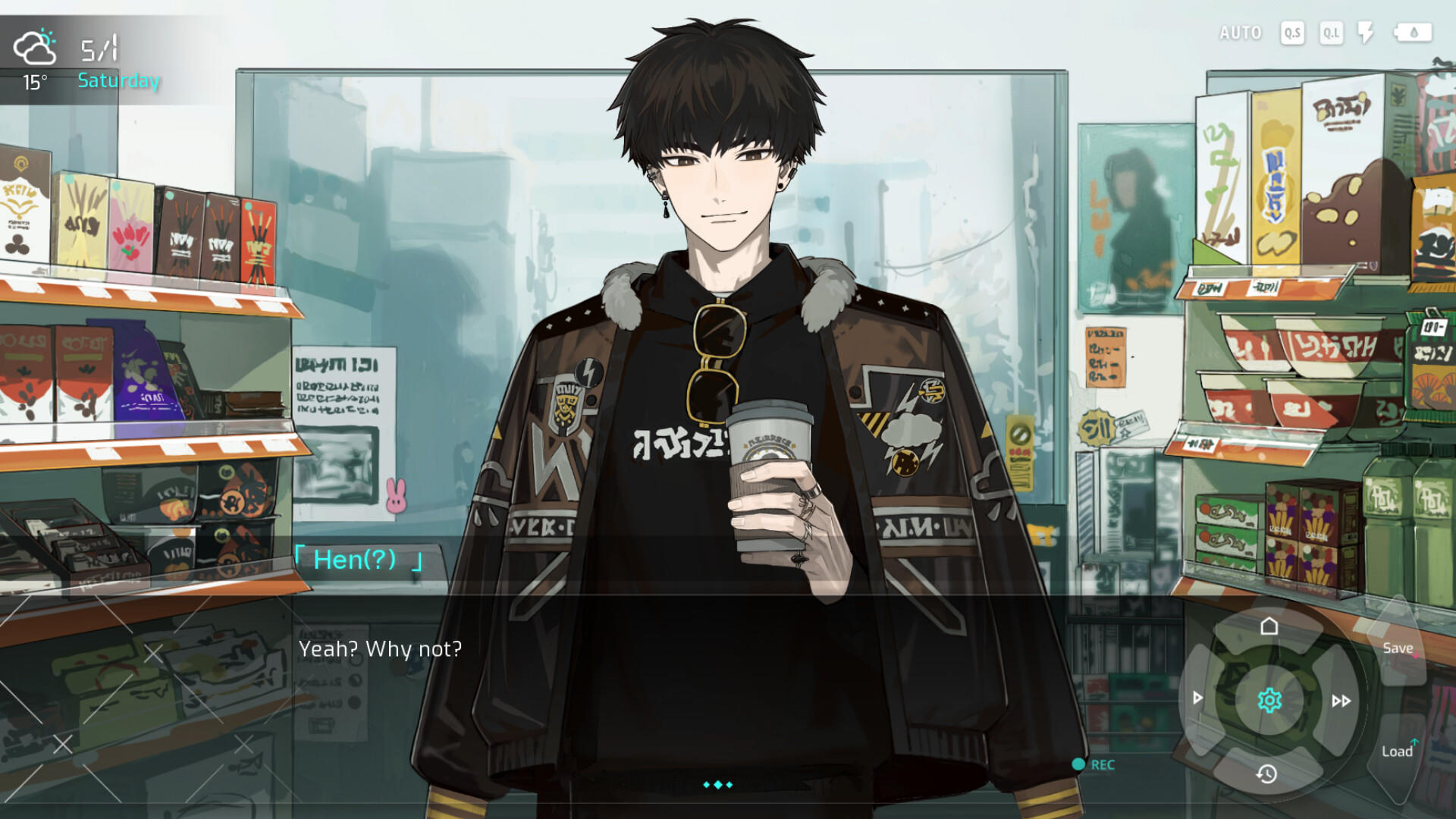Click the dialogue line 'Yeah? Why not?'
This screenshot has width=1456, height=819.
tap(381, 649)
